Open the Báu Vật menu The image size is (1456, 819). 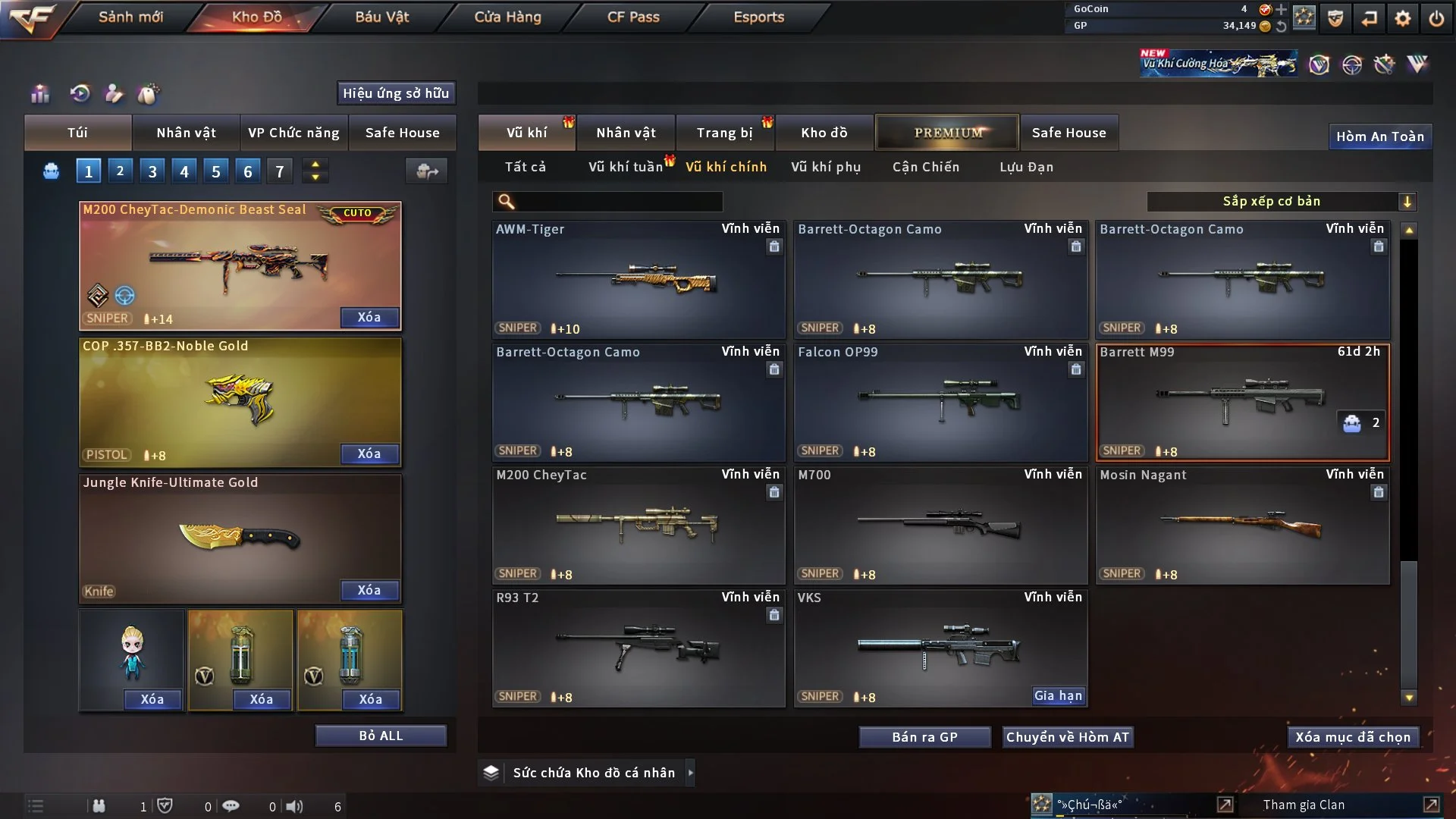[381, 17]
